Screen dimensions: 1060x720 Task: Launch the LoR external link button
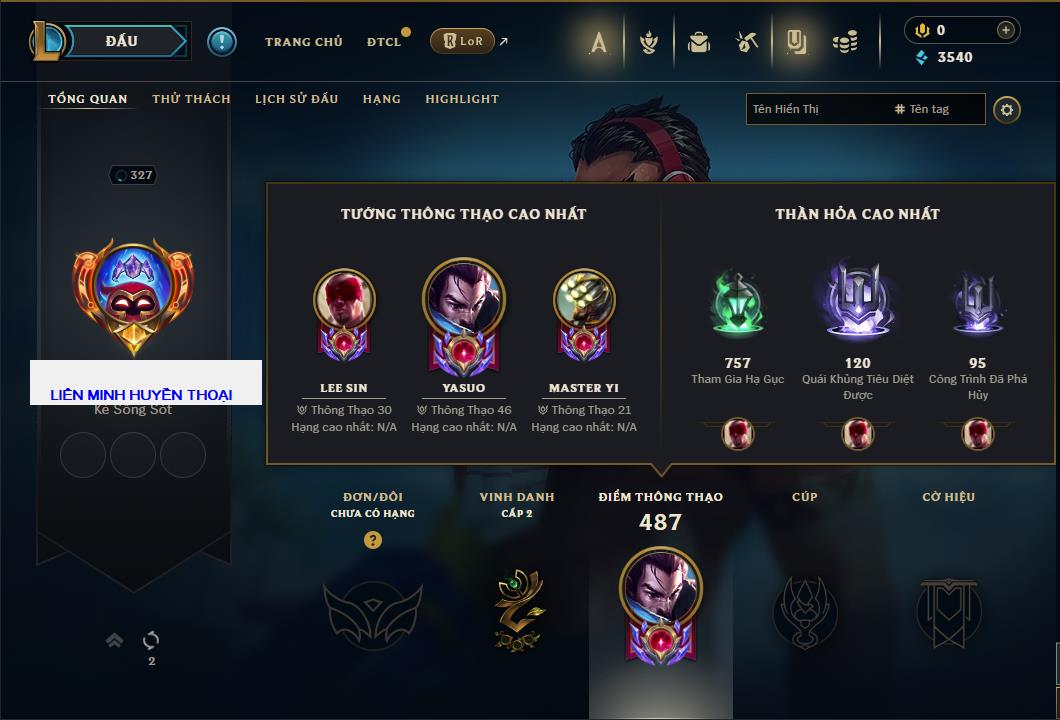(463, 41)
